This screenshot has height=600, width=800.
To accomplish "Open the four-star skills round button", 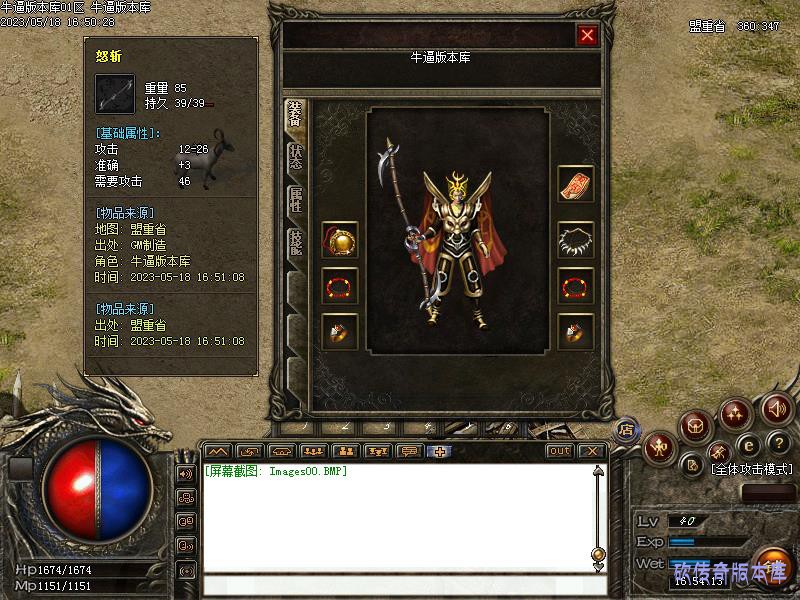I will point(737,411).
